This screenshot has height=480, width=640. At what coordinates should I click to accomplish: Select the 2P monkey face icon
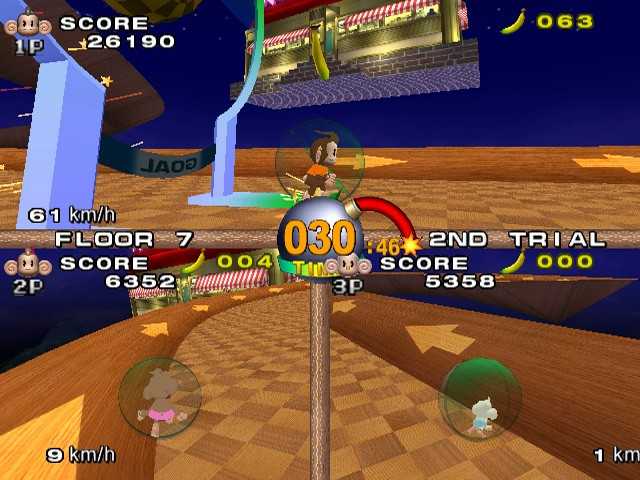(x=27, y=266)
